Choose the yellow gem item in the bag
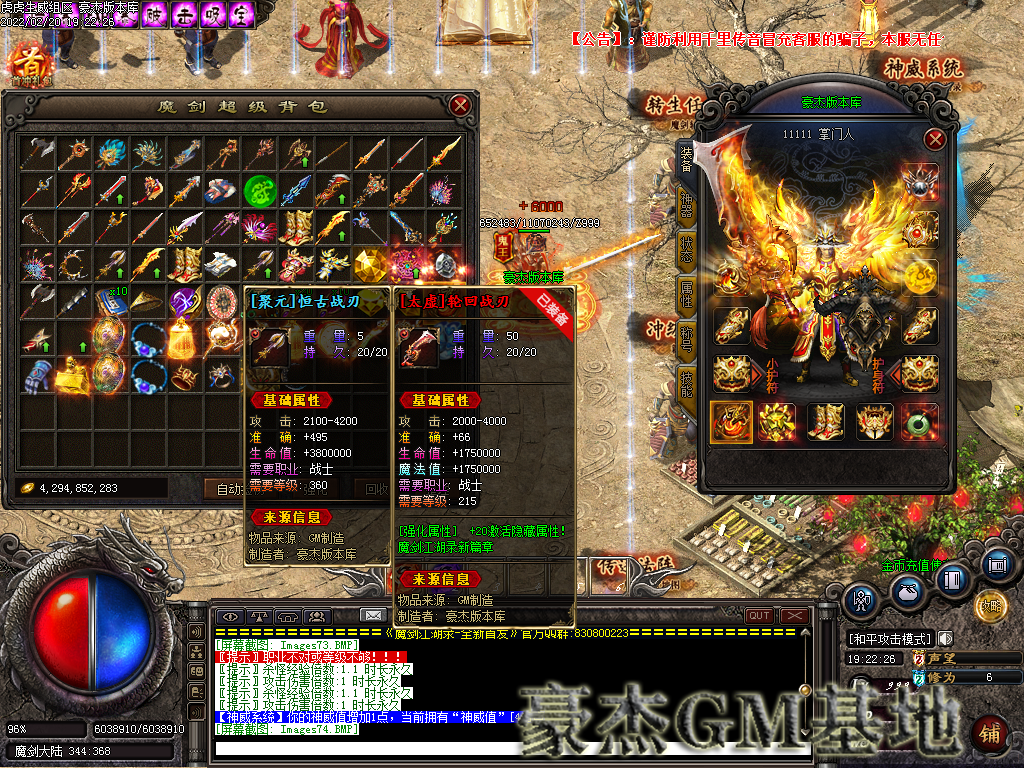The width and height of the screenshot is (1024, 768). 369,264
